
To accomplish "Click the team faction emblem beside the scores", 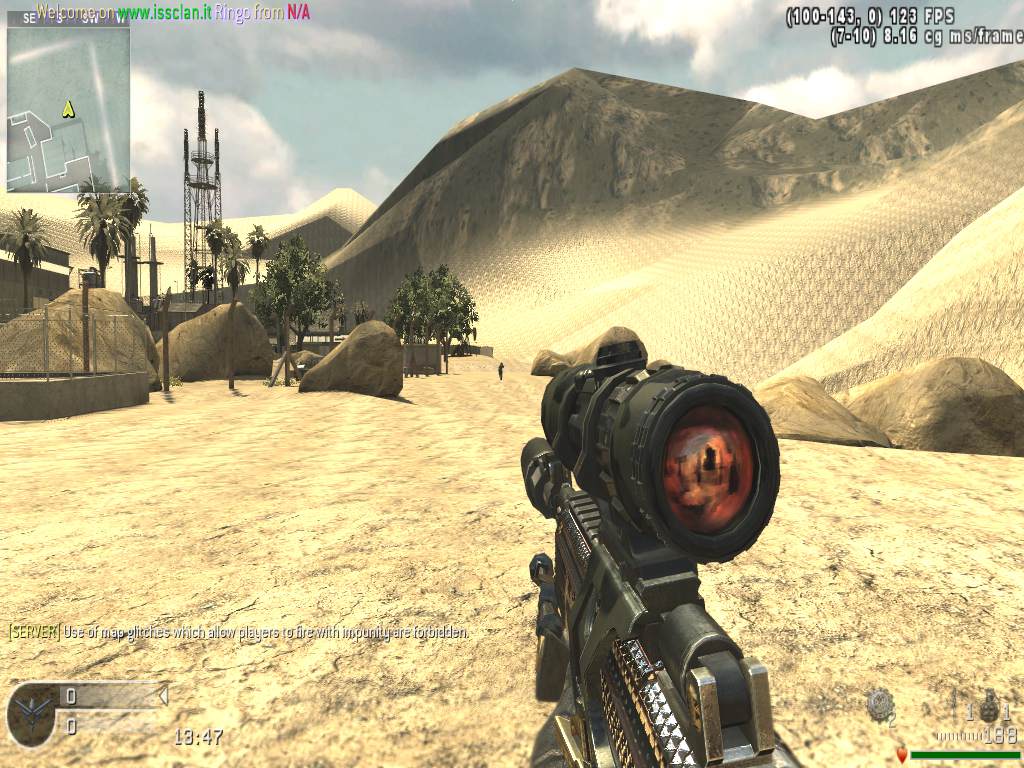I will click(x=32, y=714).
